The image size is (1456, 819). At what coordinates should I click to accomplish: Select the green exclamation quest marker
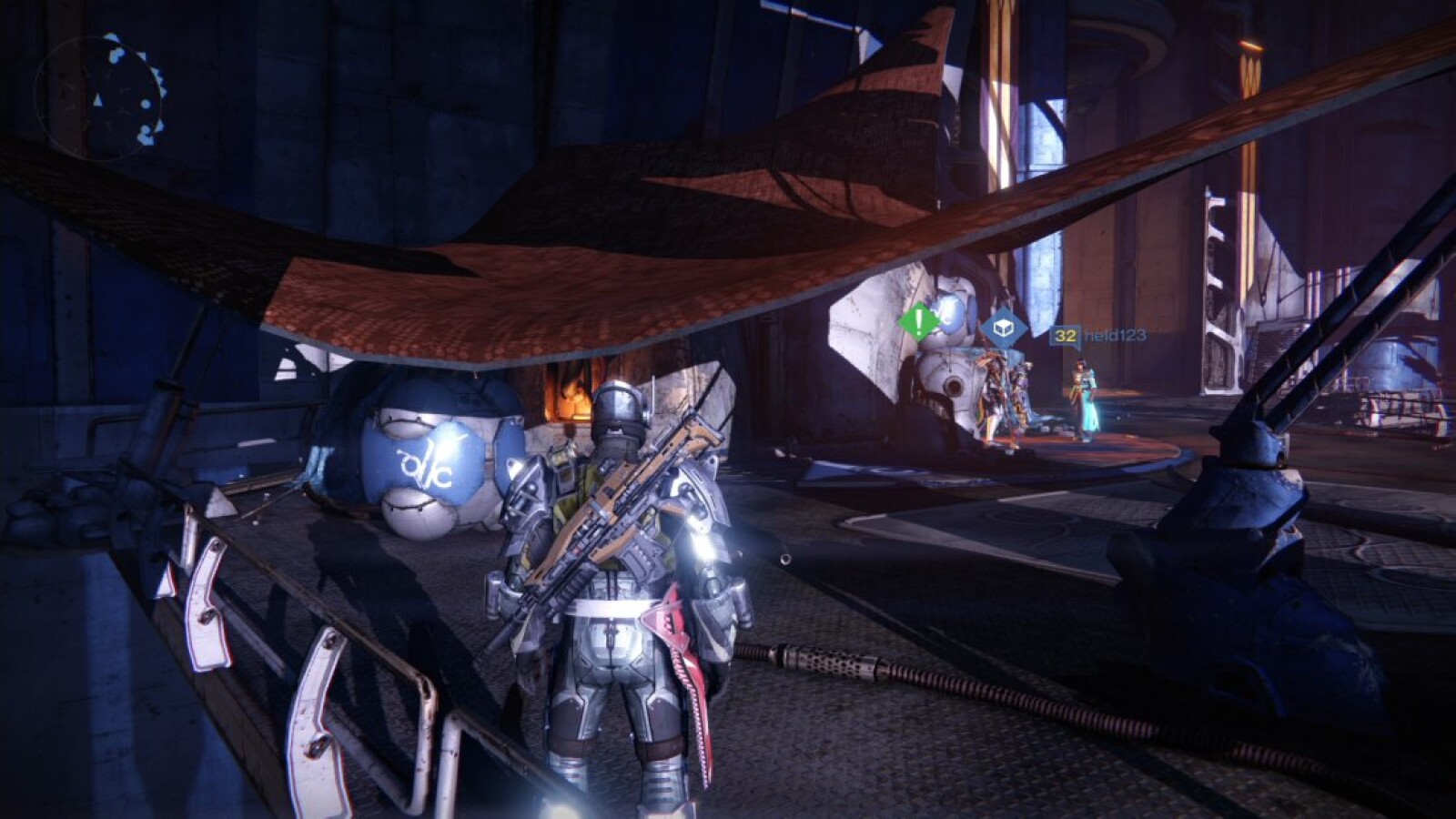tap(919, 321)
